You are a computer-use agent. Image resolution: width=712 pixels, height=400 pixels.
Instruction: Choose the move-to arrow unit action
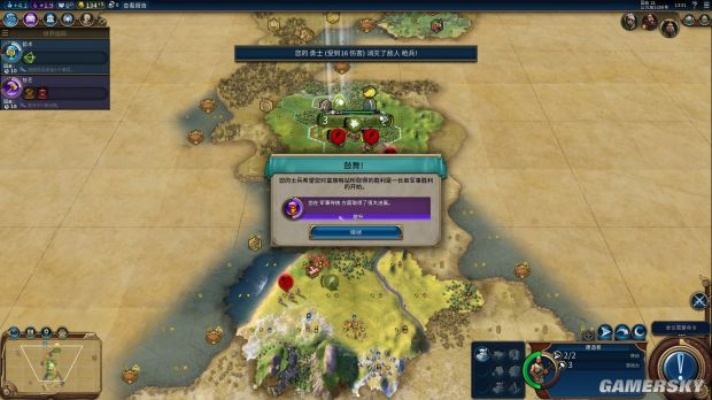click(605, 333)
